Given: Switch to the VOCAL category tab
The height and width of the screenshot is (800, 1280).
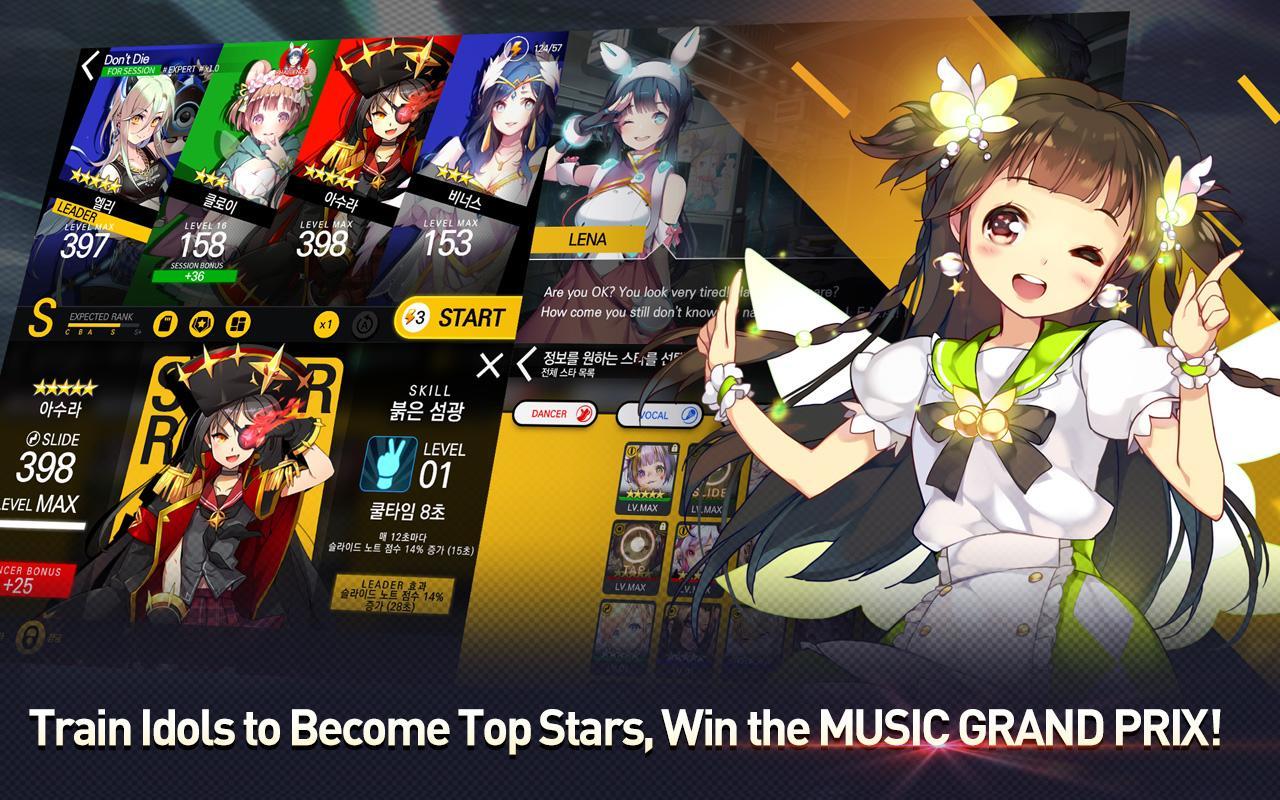Looking at the screenshot, I should point(655,413).
